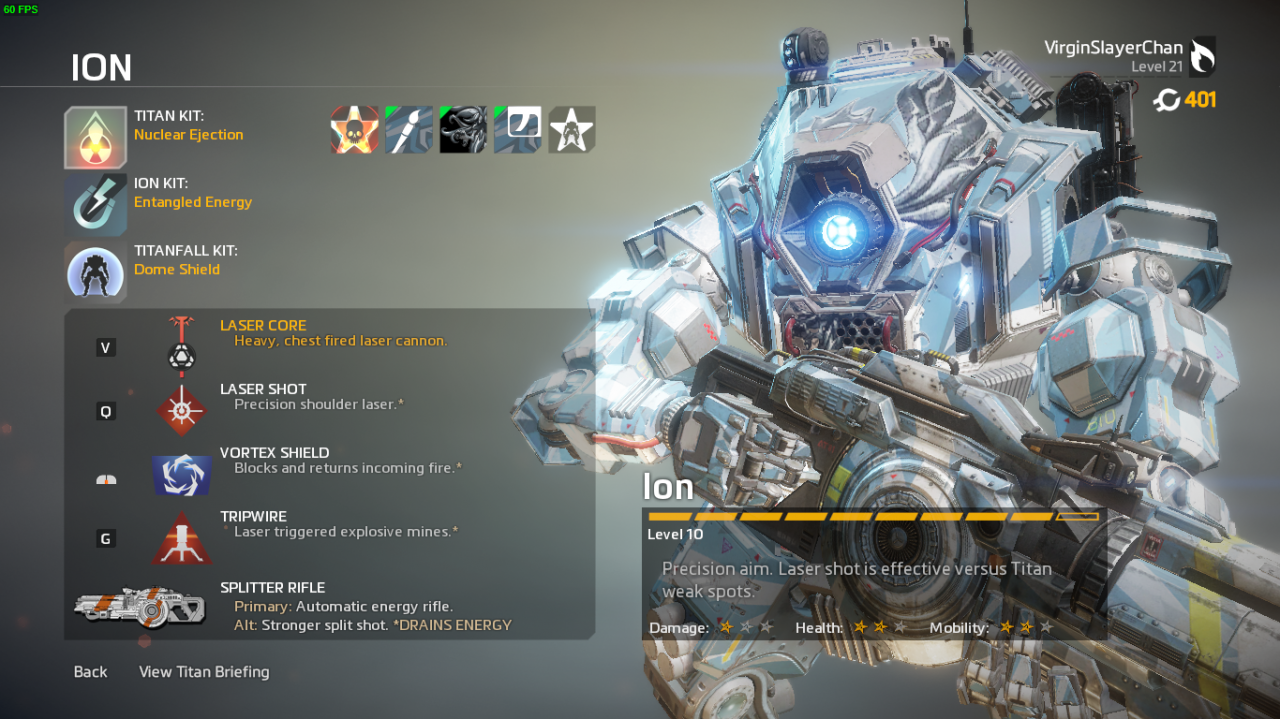Open the black ornate nose art tile

[463, 130]
